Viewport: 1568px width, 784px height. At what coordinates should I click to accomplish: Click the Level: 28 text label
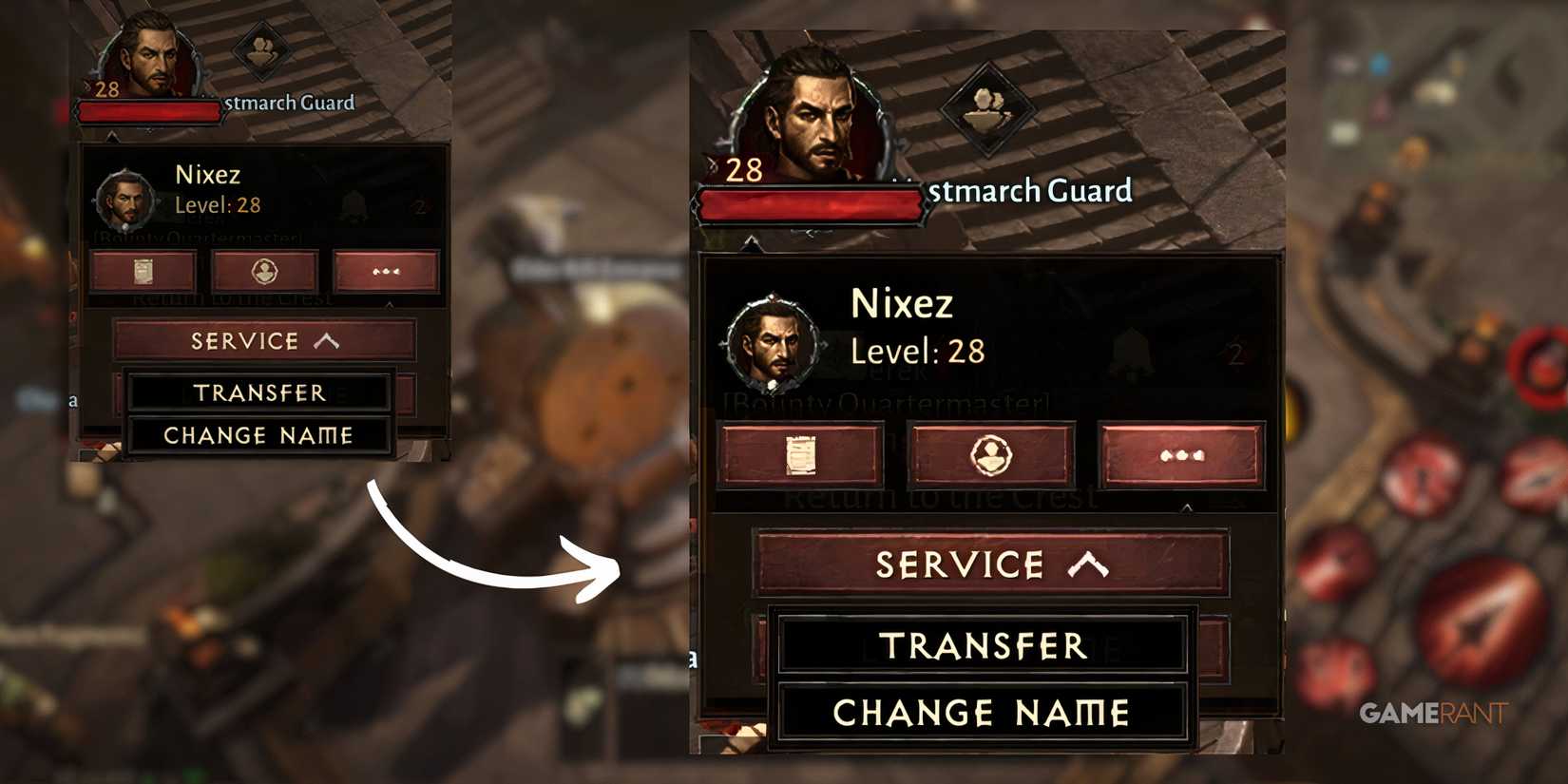click(x=917, y=351)
